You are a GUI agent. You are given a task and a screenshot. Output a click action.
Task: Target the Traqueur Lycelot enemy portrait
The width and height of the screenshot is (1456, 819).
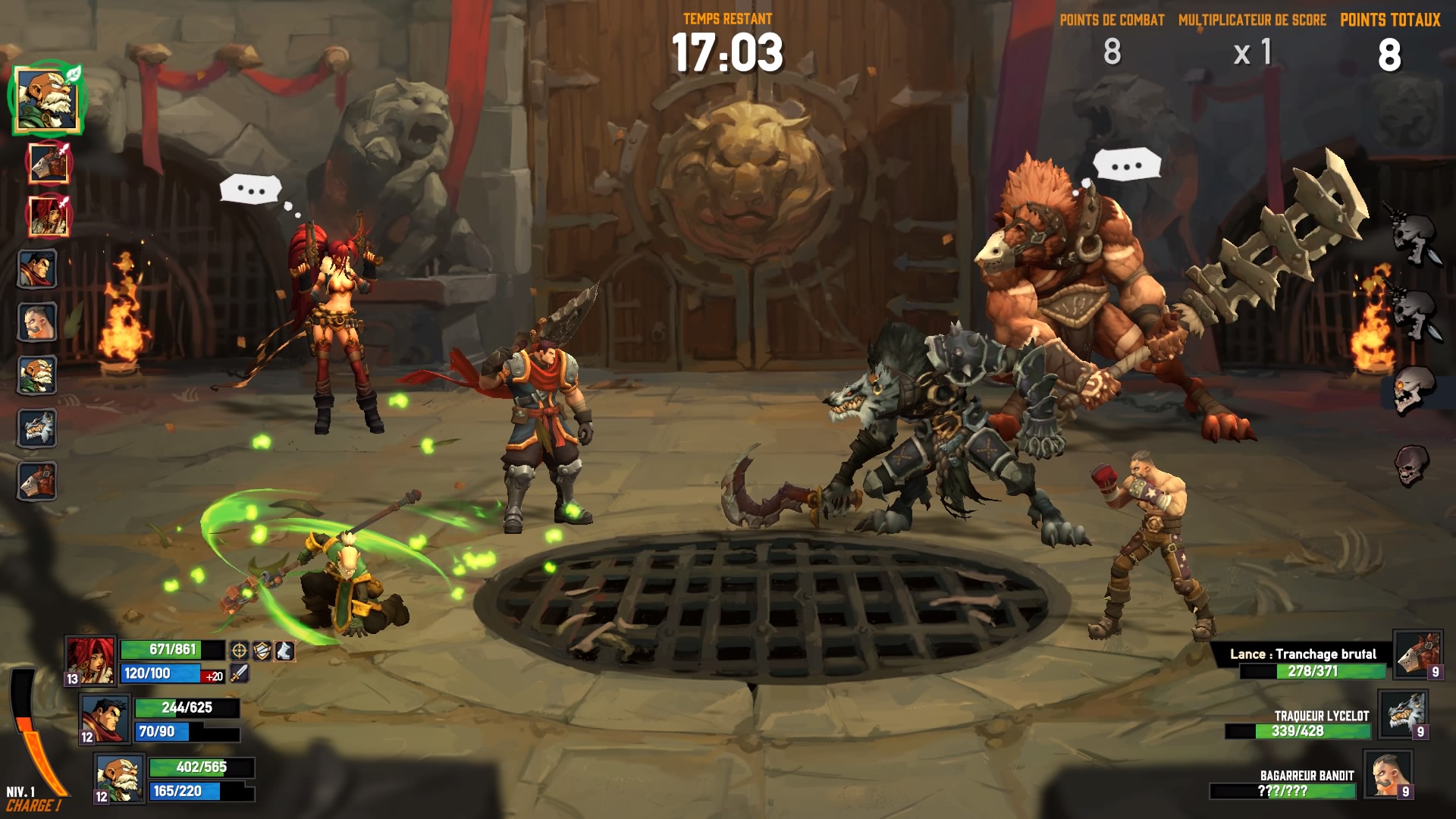pyautogui.click(x=1402, y=714)
